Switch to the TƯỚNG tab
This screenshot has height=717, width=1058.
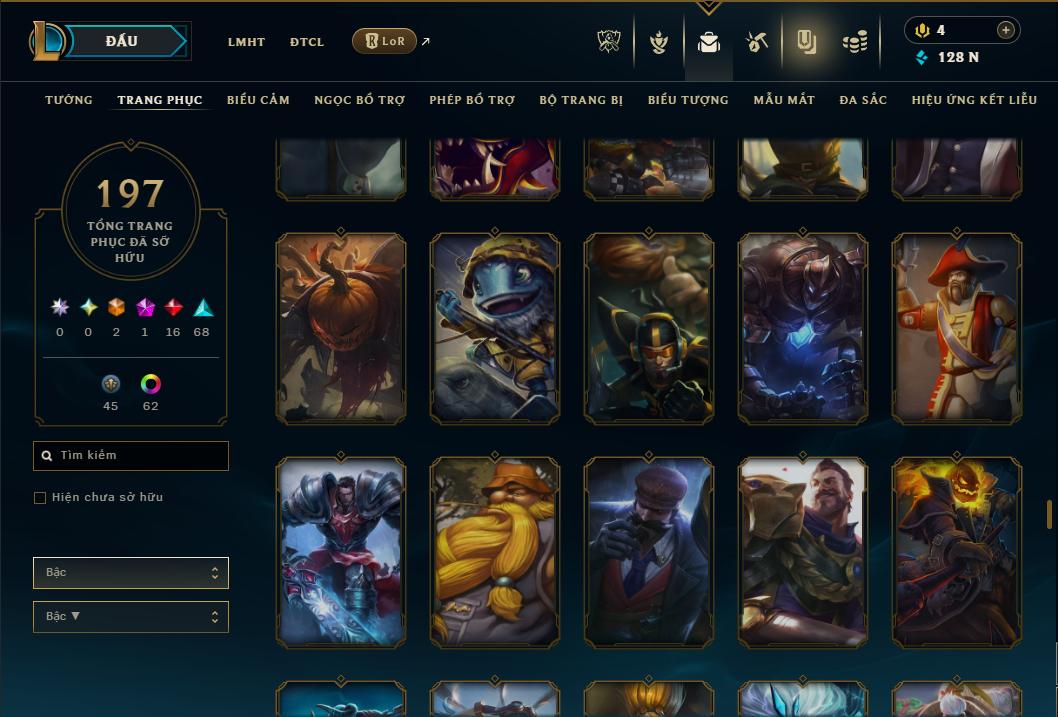pyautogui.click(x=69, y=100)
